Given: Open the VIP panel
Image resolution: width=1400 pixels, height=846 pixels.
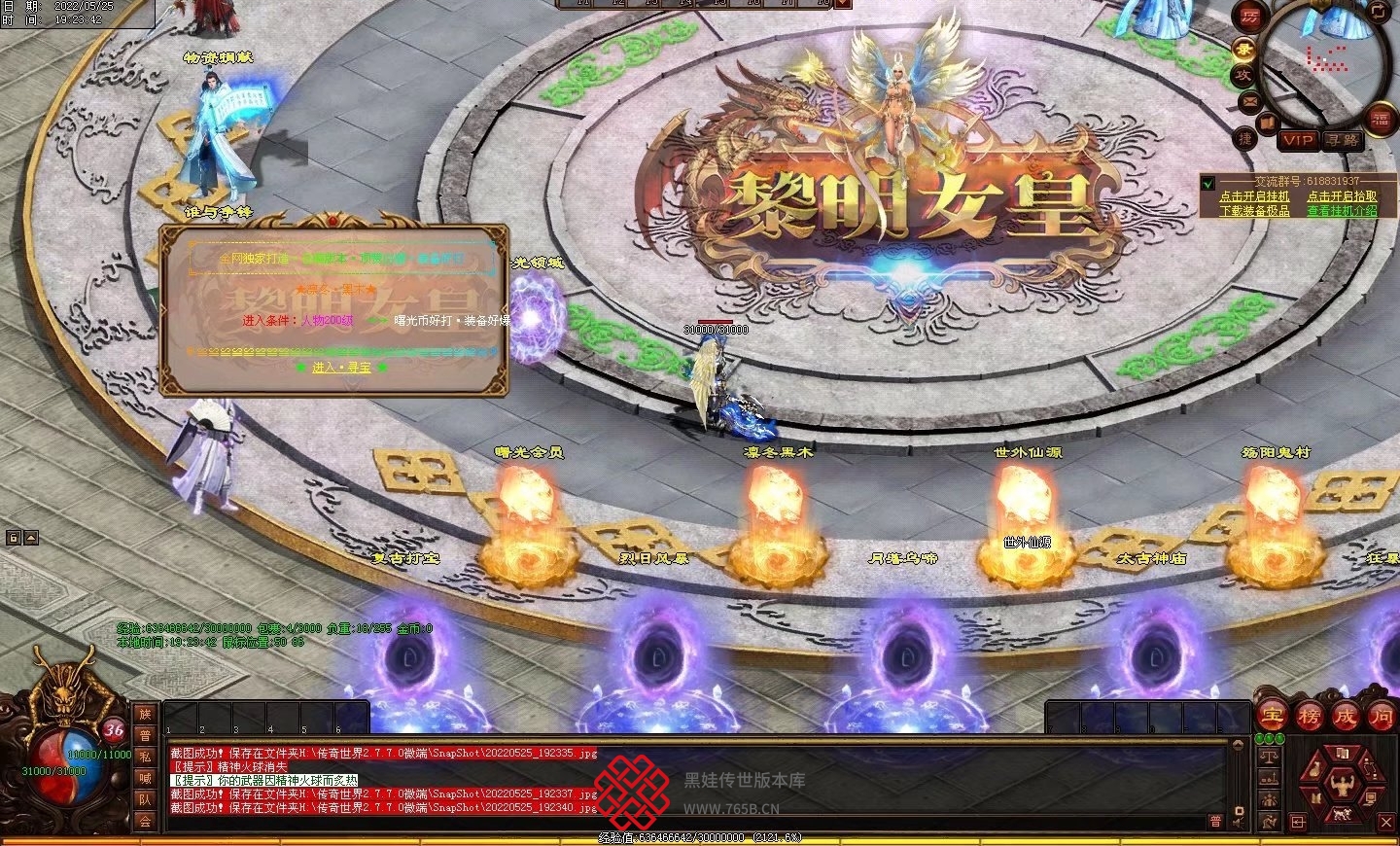Looking at the screenshot, I should tap(1298, 140).
